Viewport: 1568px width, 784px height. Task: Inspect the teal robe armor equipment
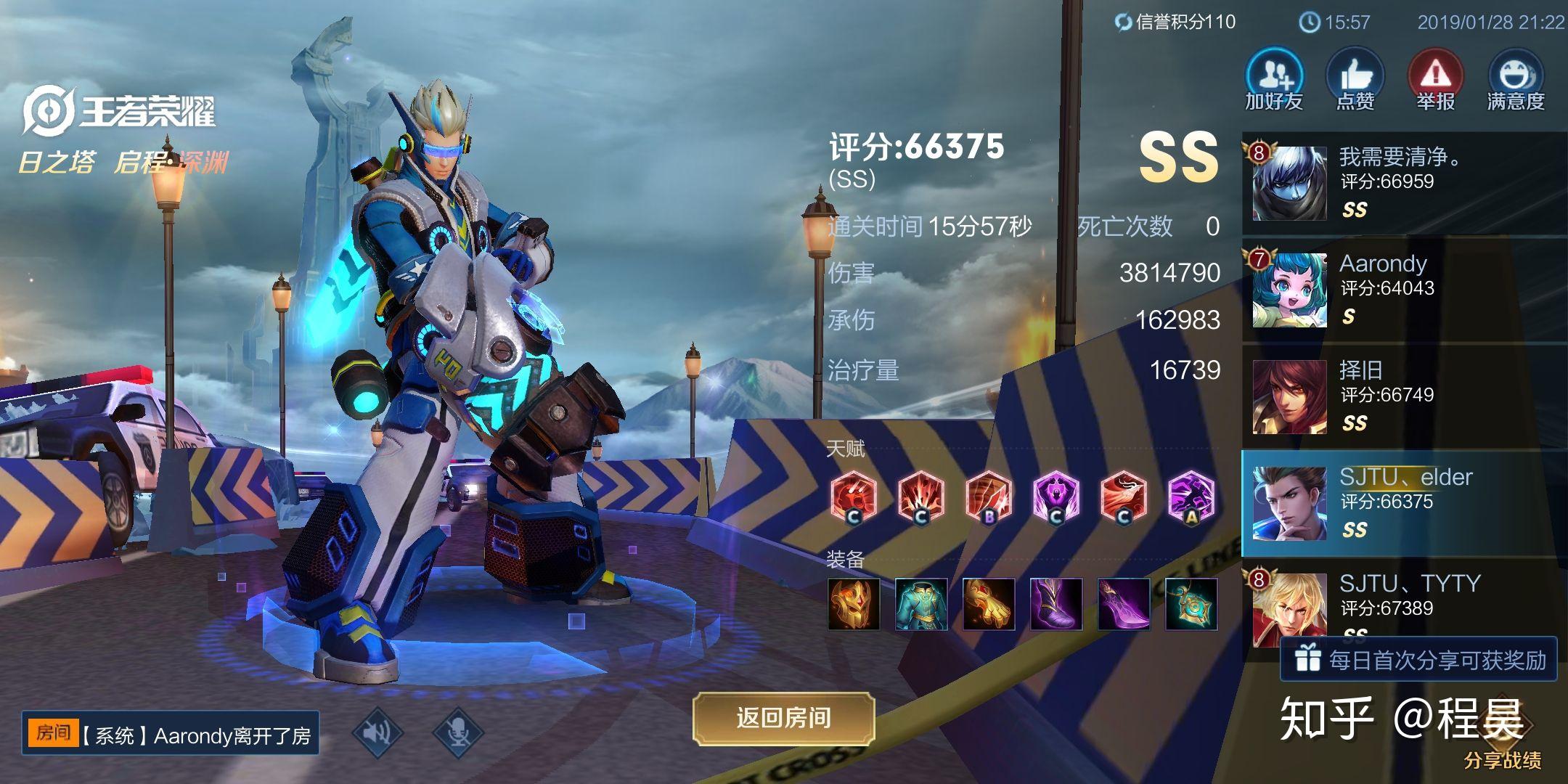921,604
